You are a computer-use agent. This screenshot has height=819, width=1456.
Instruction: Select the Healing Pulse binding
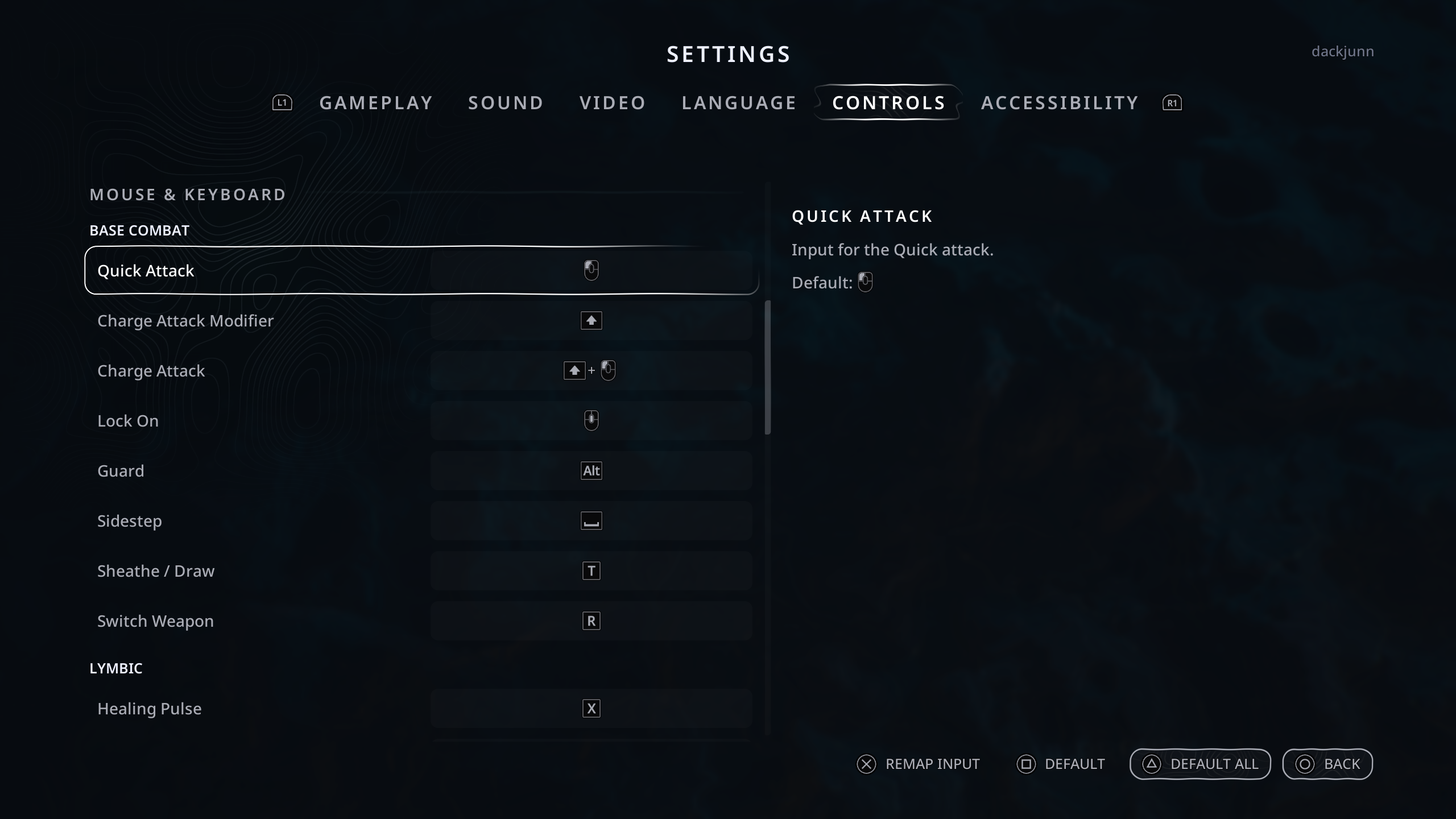[421, 709]
